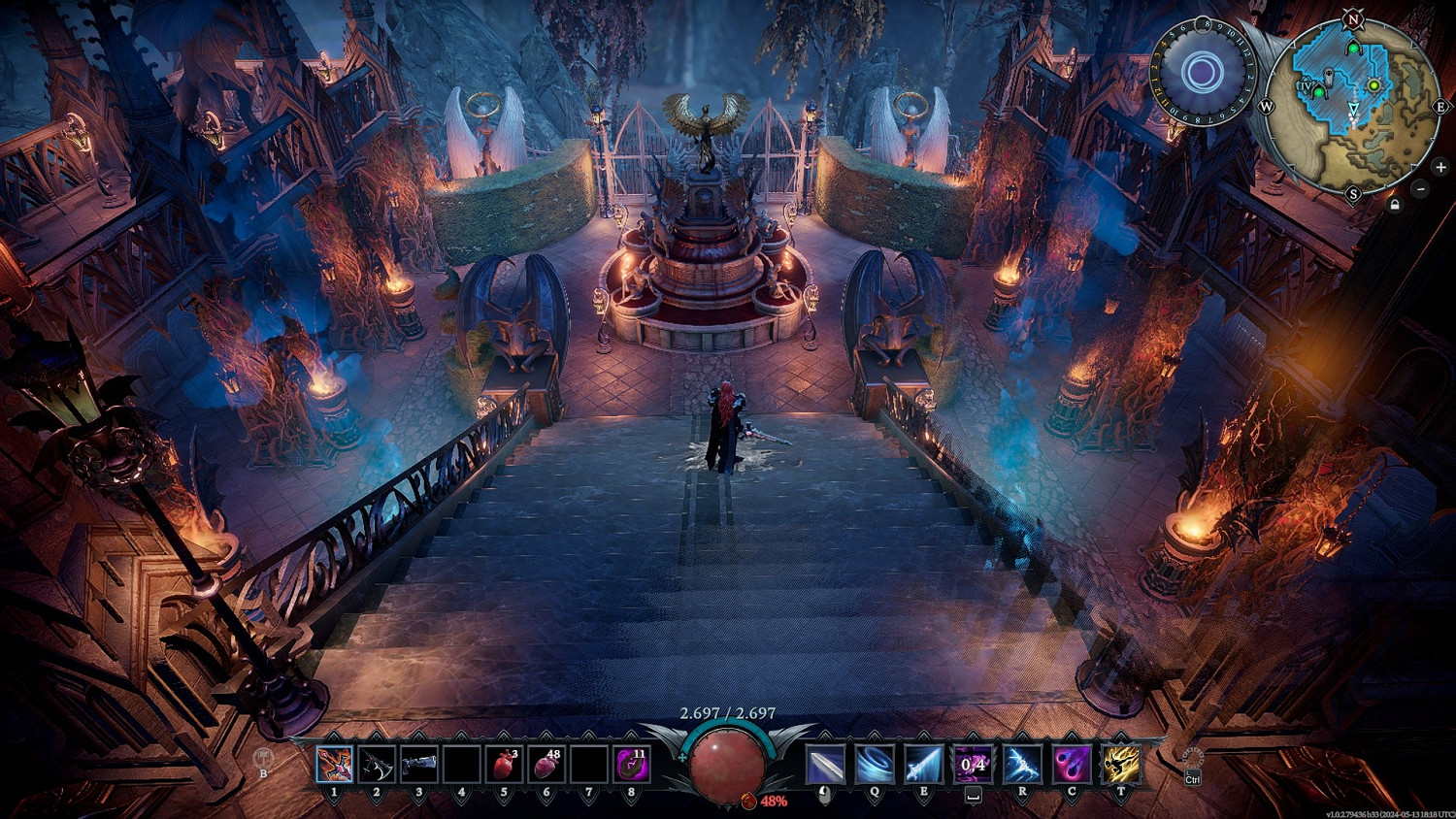1456x819 pixels.
Task: Zoom out the minimap with minus button
Action: [1420, 189]
